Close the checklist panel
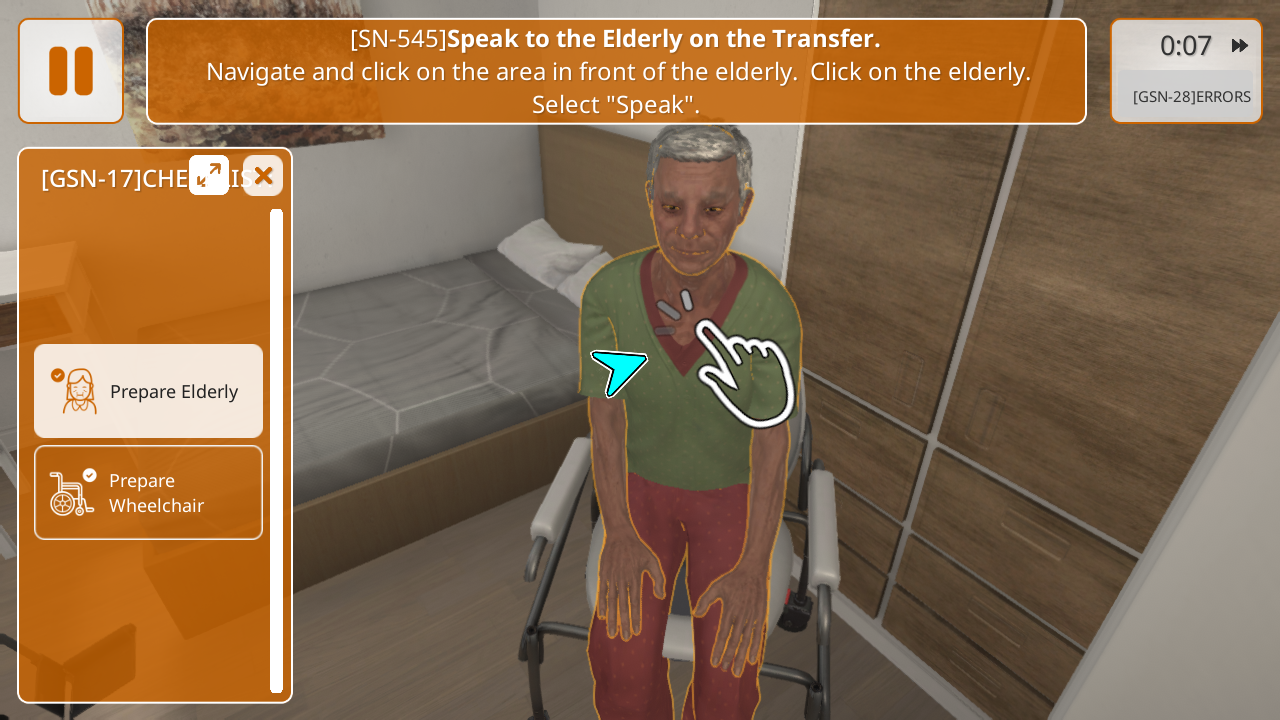The image size is (1280, 720). click(x=263, y=176)
